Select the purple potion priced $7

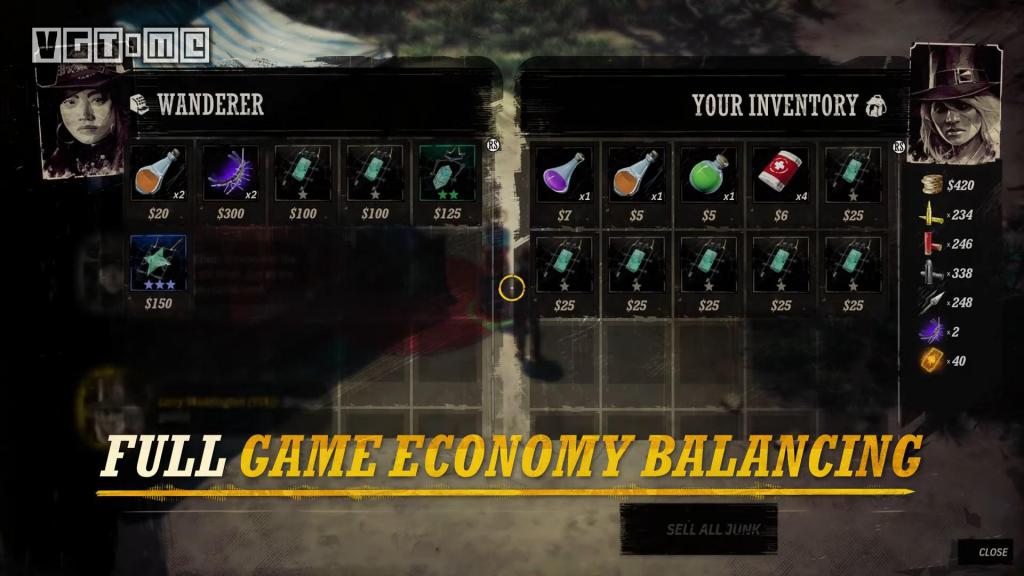(564, 174)
